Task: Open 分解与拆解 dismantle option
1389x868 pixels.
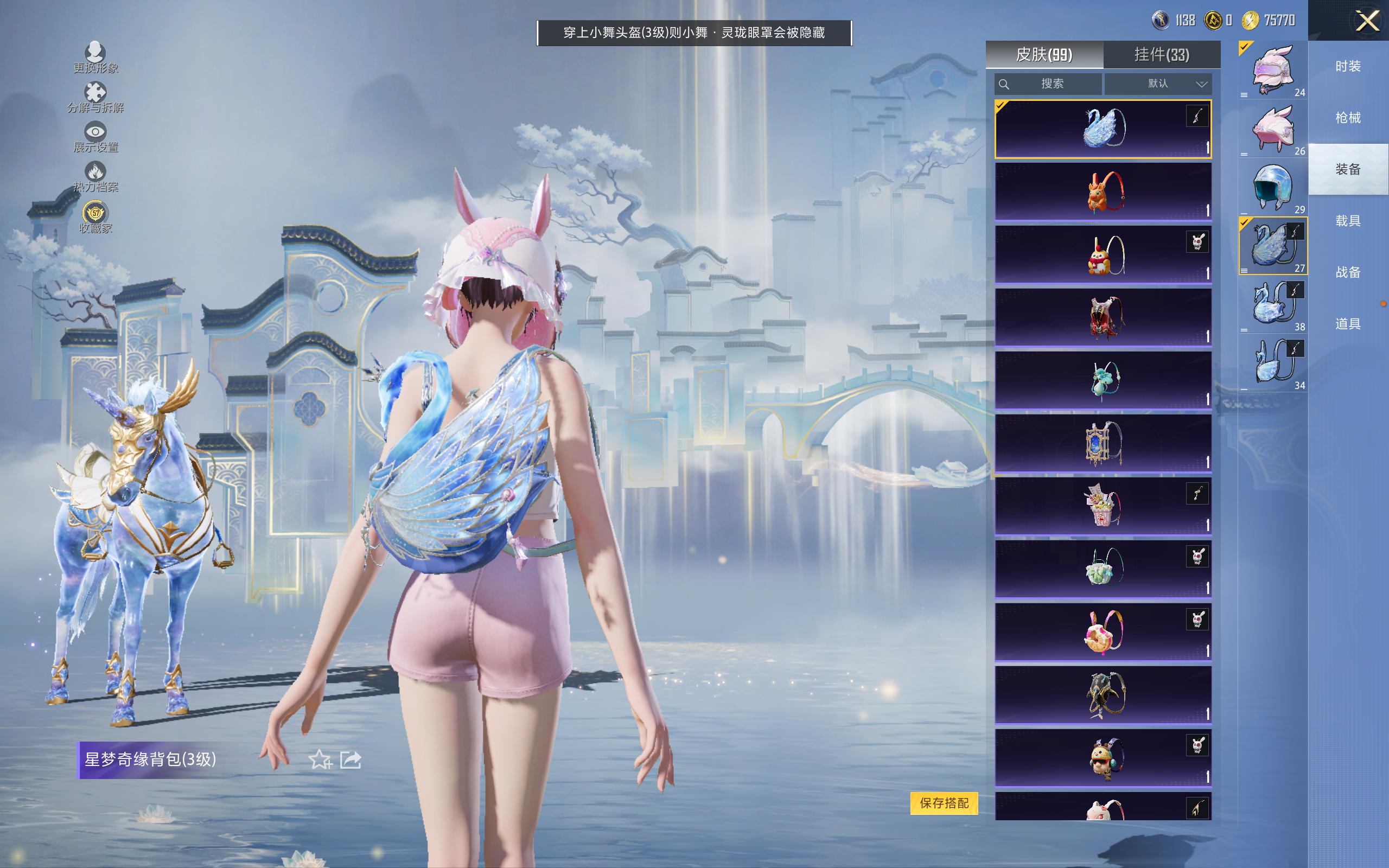Action: point(95,97)
